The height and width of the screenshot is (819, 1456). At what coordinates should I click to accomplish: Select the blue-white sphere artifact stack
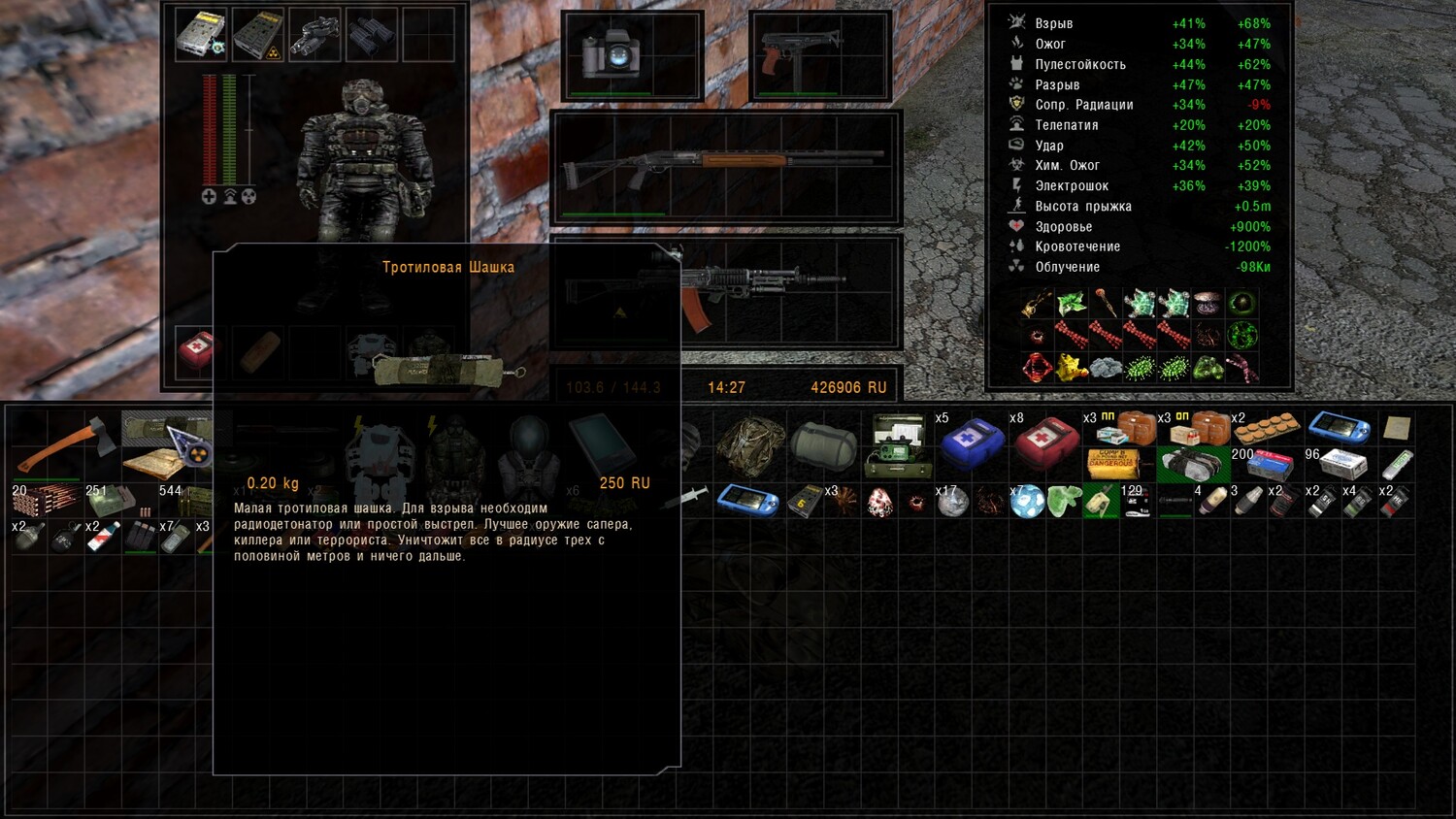click(1027, 502)
